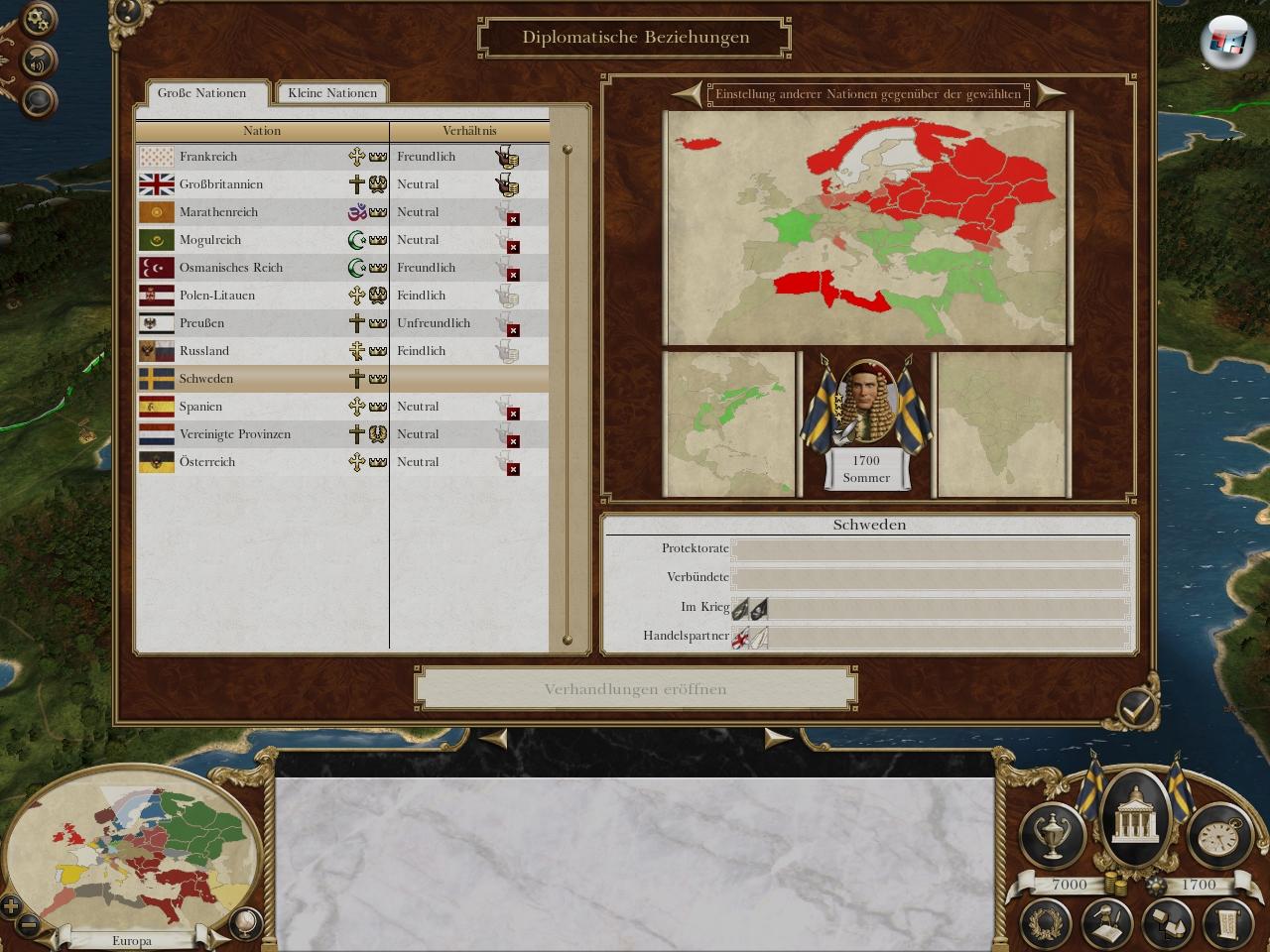Zoom out the minimap with minus button
This screenshot has width=1270, height=952.
pos(30,925)
